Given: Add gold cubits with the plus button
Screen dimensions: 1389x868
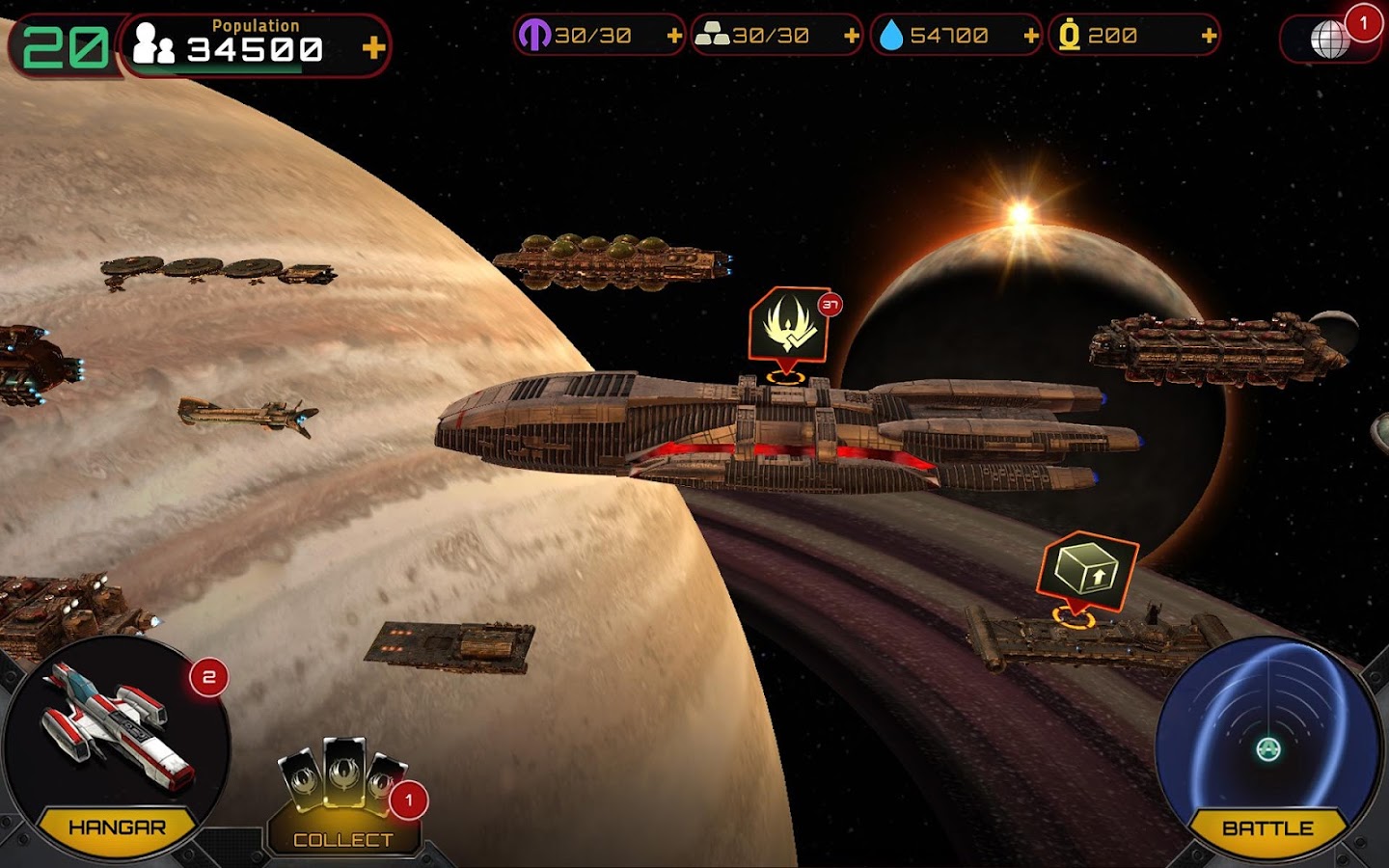Looking at the screenshot, I should [1209, 37].
